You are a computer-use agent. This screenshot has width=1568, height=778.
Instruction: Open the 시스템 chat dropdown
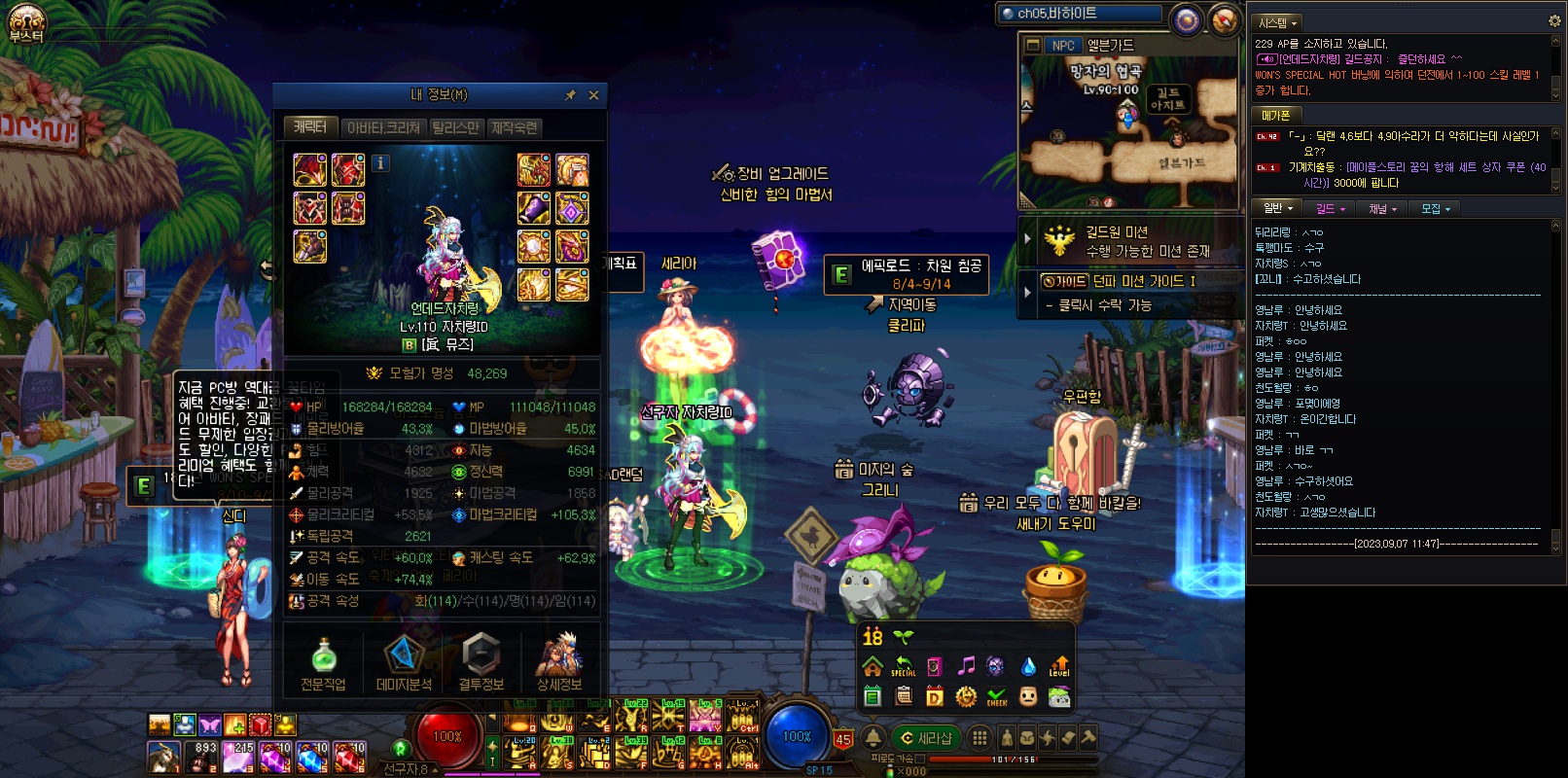(1278, 22)
